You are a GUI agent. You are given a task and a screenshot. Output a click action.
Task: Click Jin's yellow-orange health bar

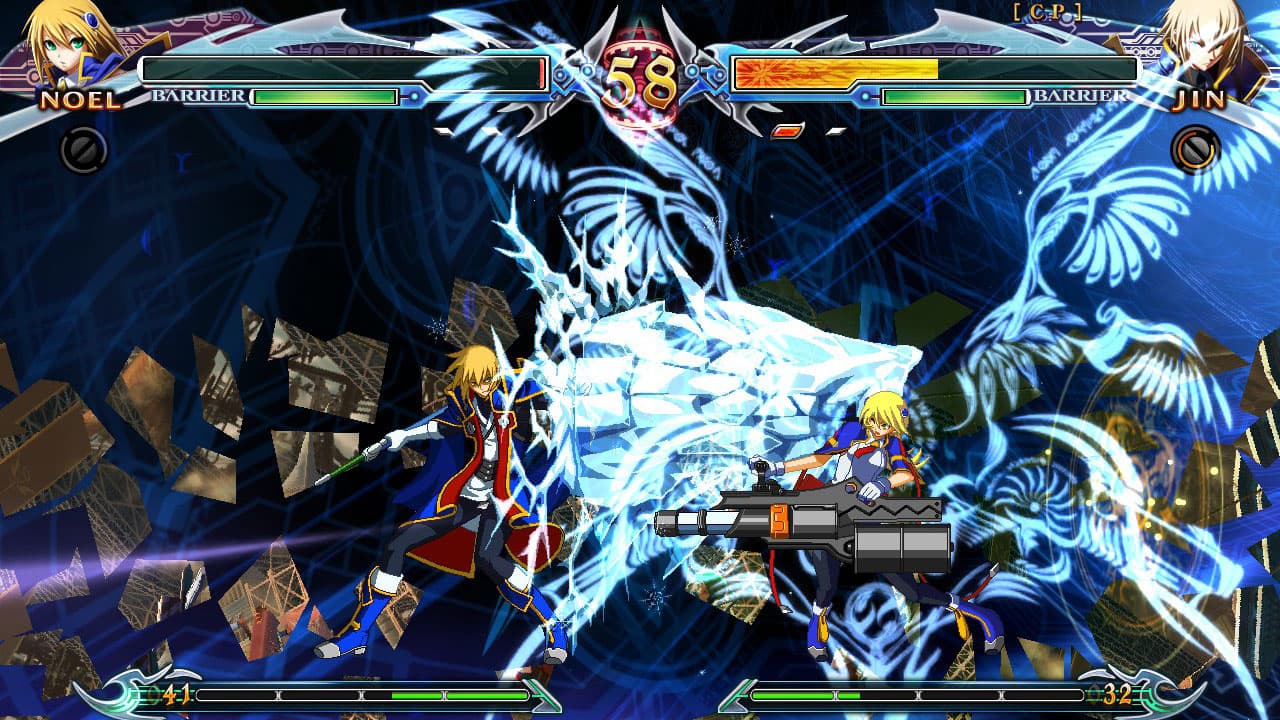click(835, 70)
